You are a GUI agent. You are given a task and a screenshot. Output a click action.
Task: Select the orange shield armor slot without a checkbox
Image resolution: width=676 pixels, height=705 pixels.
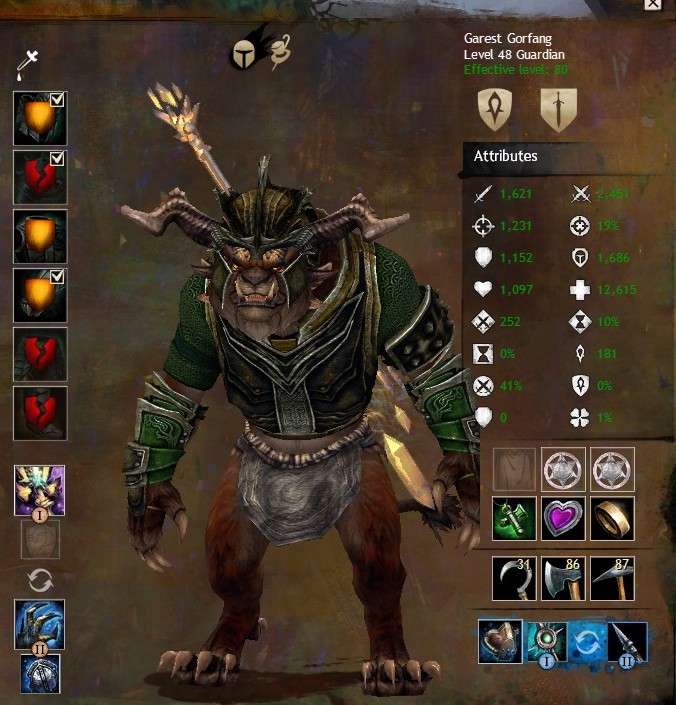(40, 236)
